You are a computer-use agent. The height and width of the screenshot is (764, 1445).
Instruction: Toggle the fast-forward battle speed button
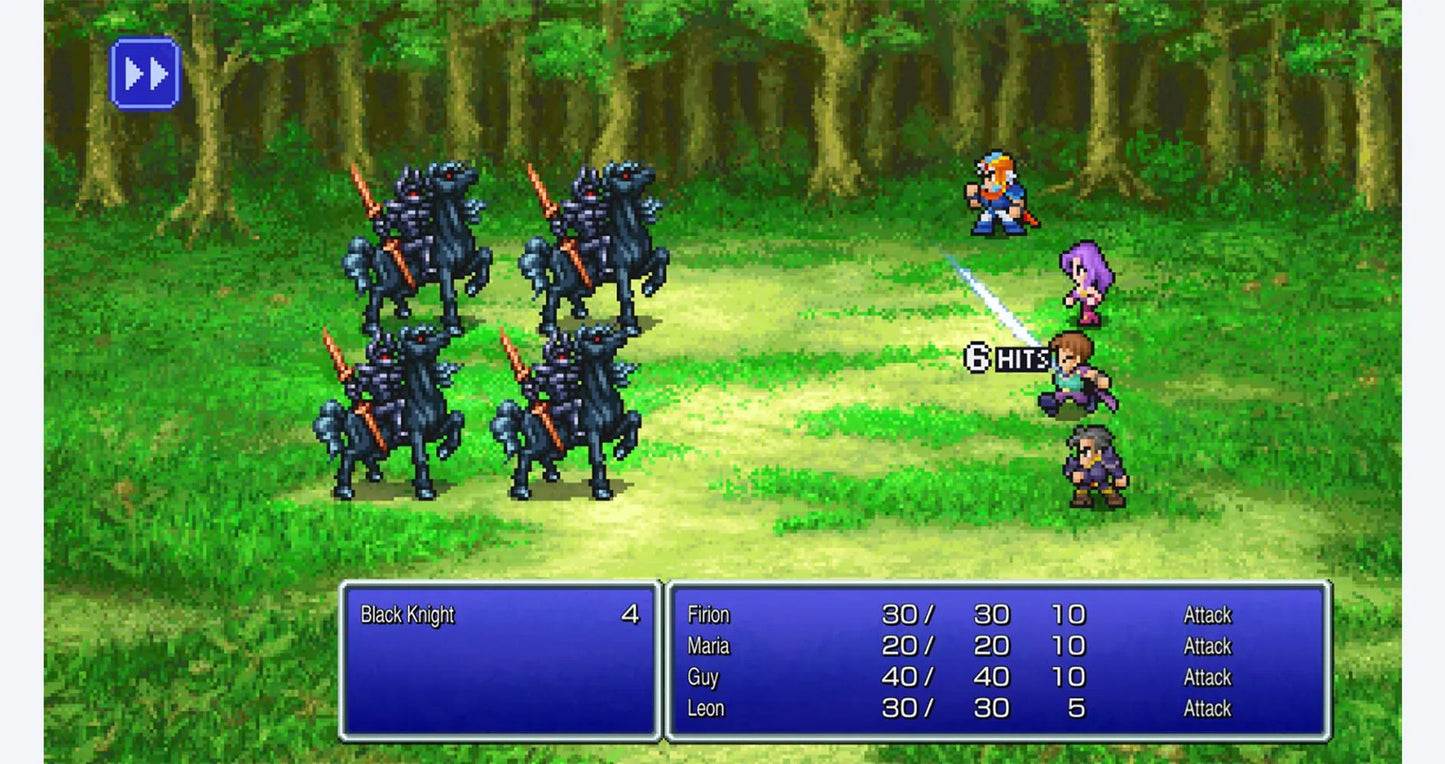point(145,73)
